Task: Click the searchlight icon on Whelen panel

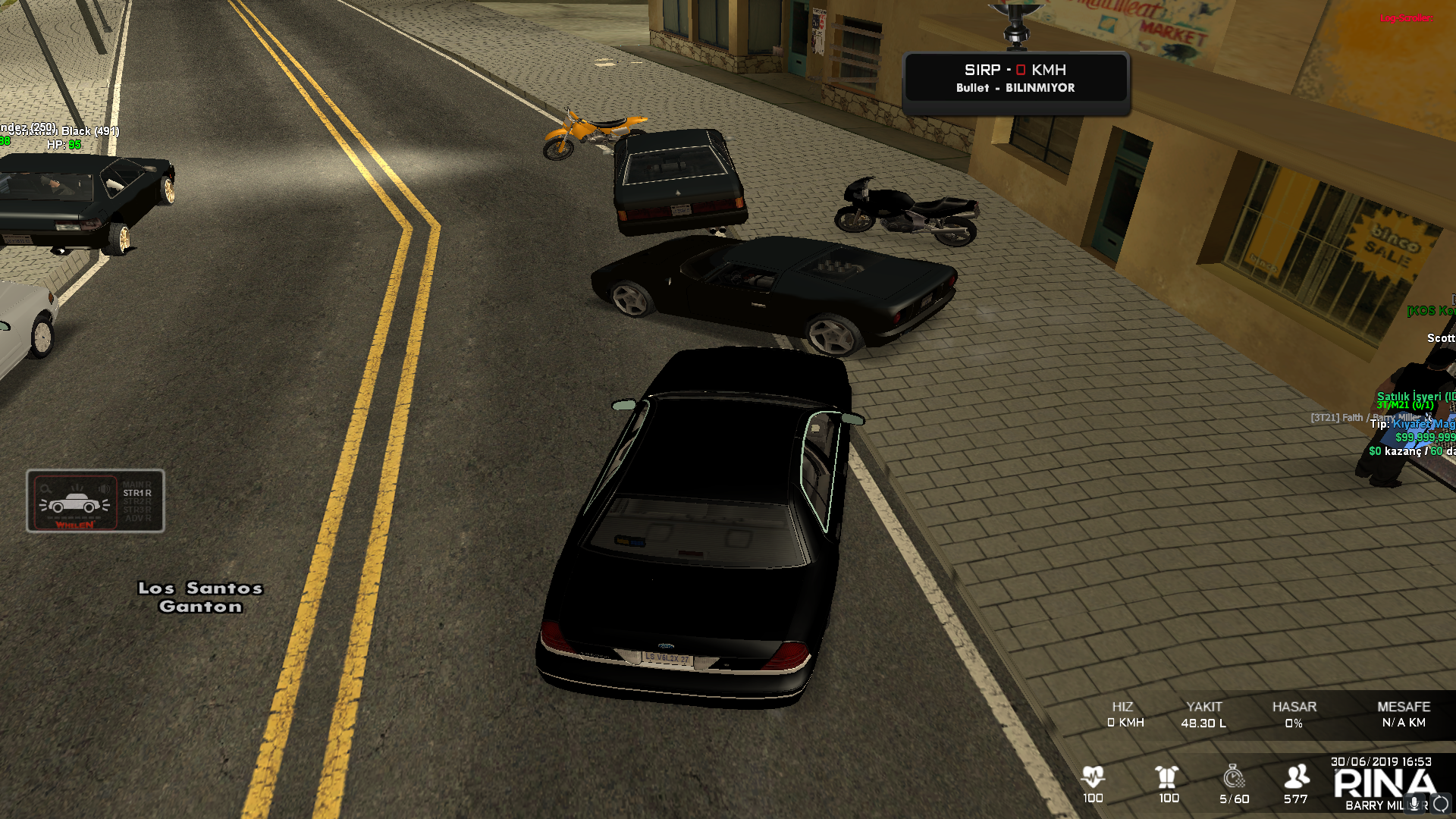Action: coord(46,489)
